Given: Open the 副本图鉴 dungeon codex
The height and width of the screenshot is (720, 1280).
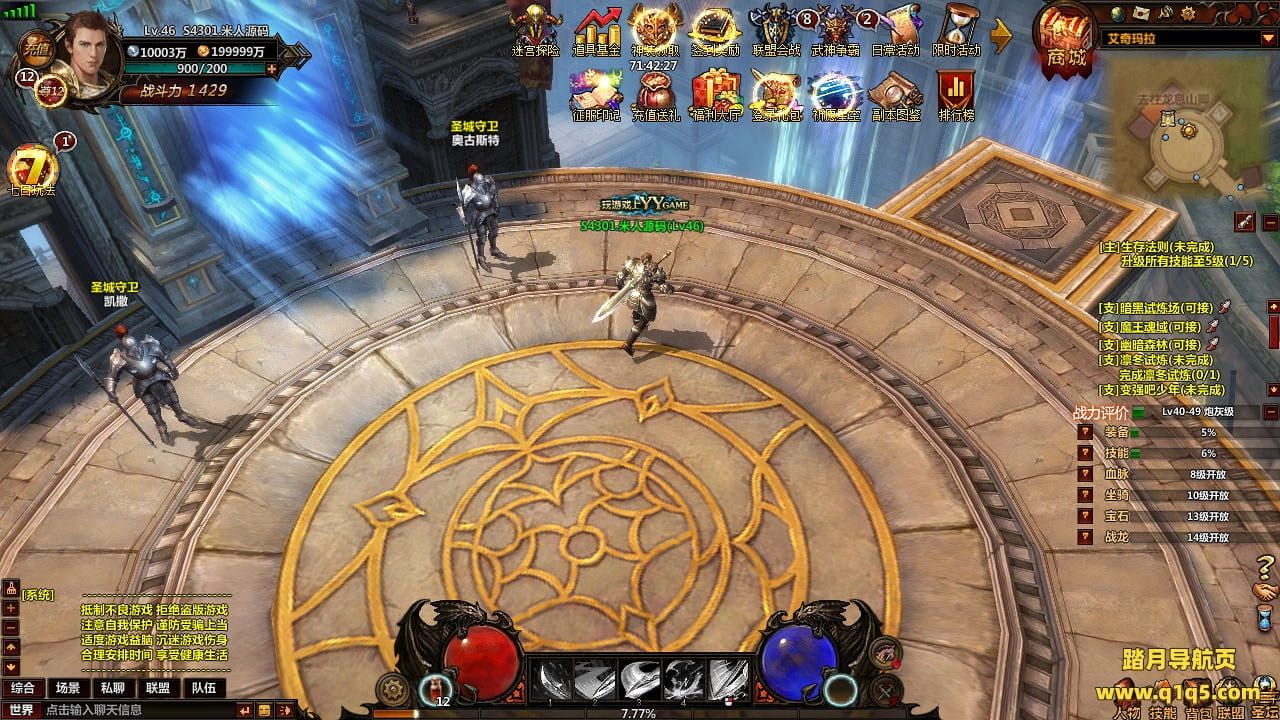Looking at the screenshot, I should point(895,94).
